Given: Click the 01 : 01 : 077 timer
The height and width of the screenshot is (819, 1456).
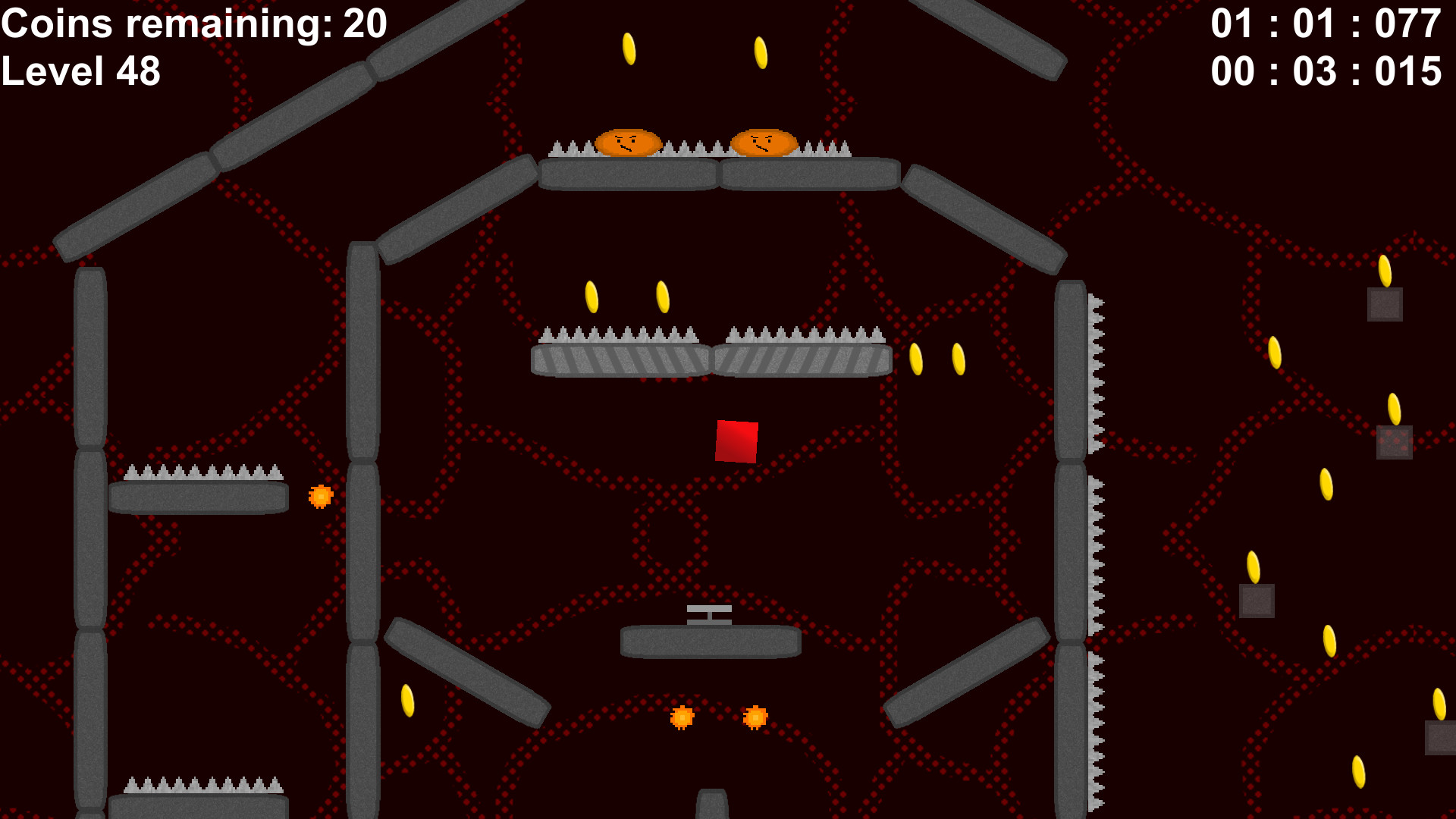Looking at the screenshot, I should 1326,23.
